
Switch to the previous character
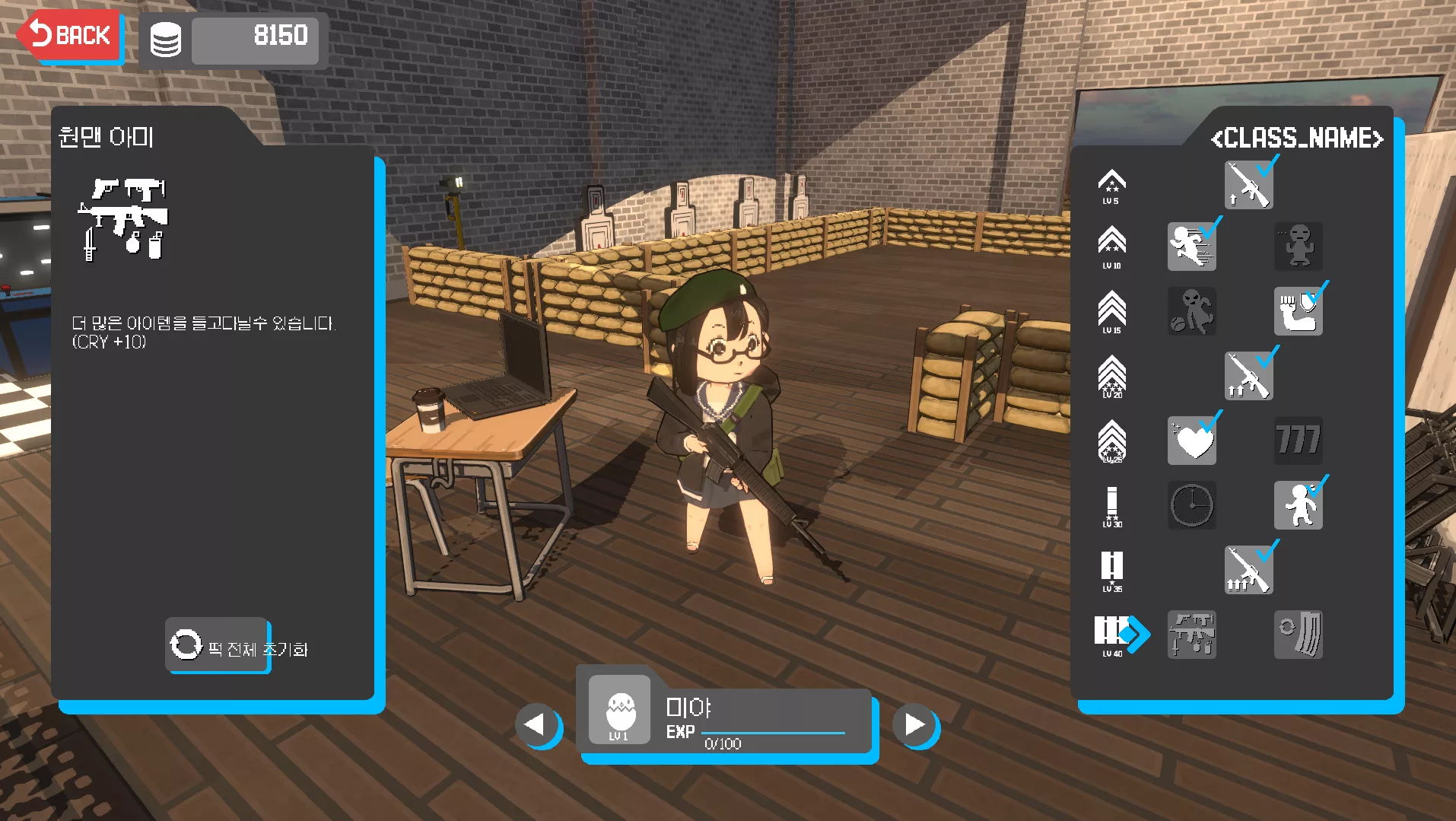pos(536,724)
